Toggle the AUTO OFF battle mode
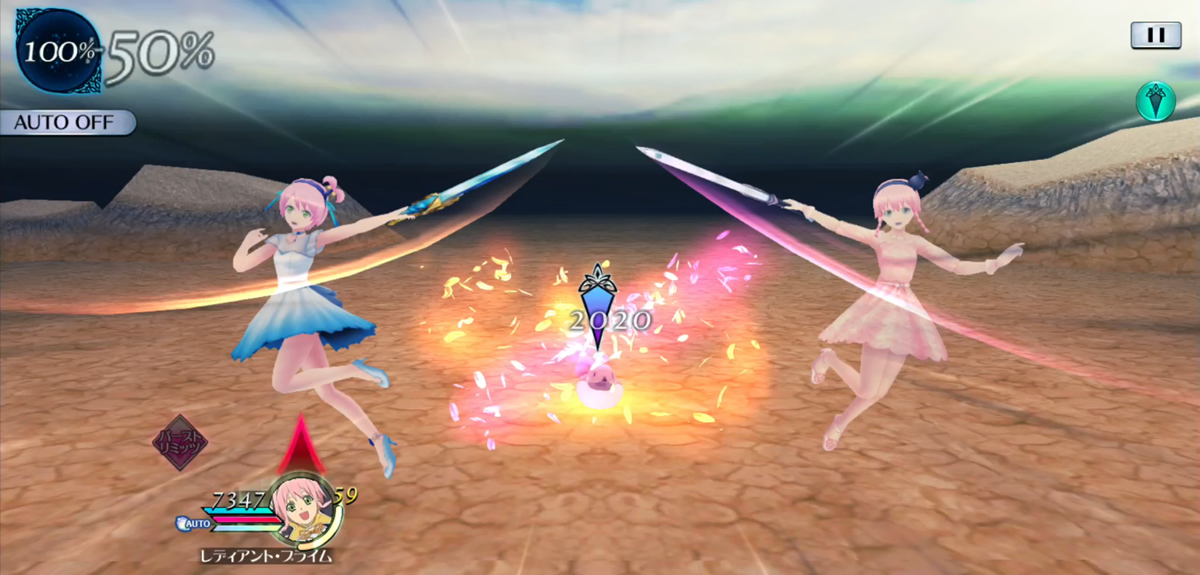This screenshot has height=575, width=1200. click(67, 123)
